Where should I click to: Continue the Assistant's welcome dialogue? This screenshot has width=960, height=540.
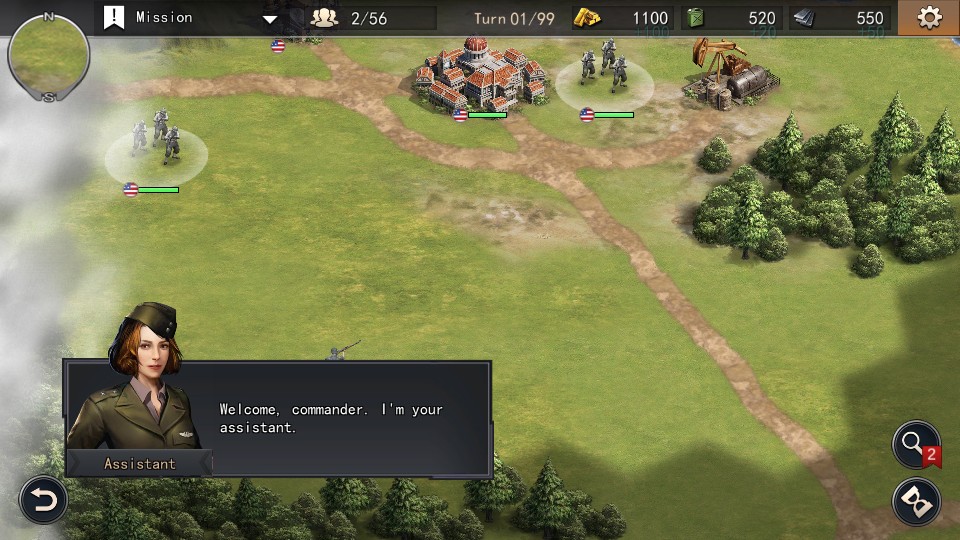point(330,418)
